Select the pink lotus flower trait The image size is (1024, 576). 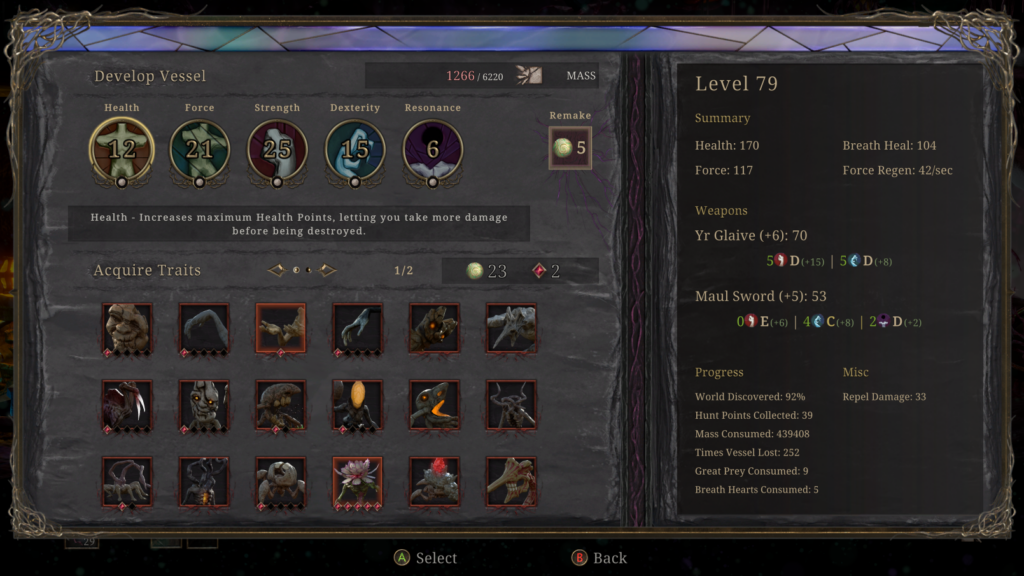[357, 481]
